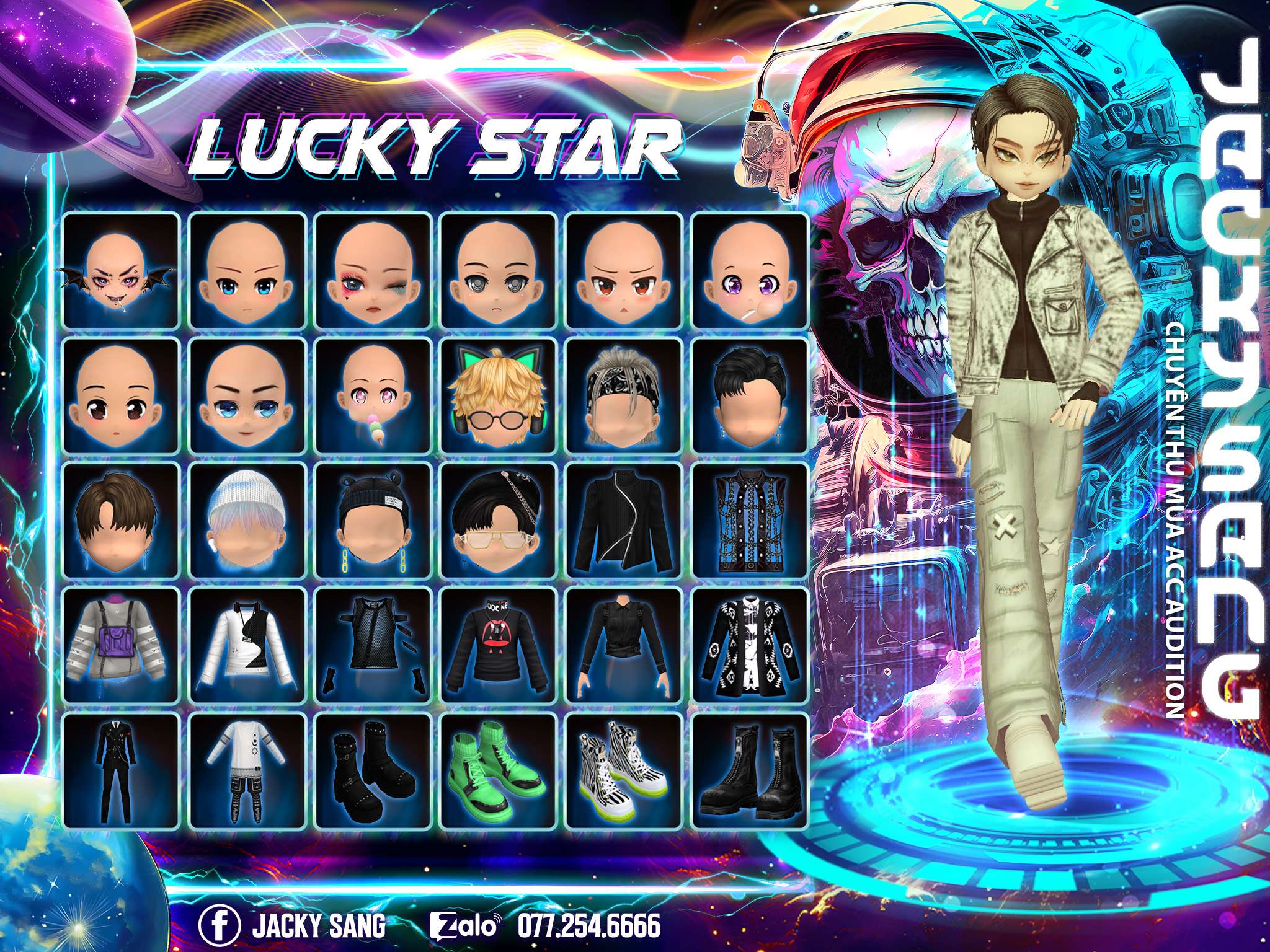1270x952 pixels.
Task: Pick the purple-eyed face with lollipop
Action: [749, 271]
